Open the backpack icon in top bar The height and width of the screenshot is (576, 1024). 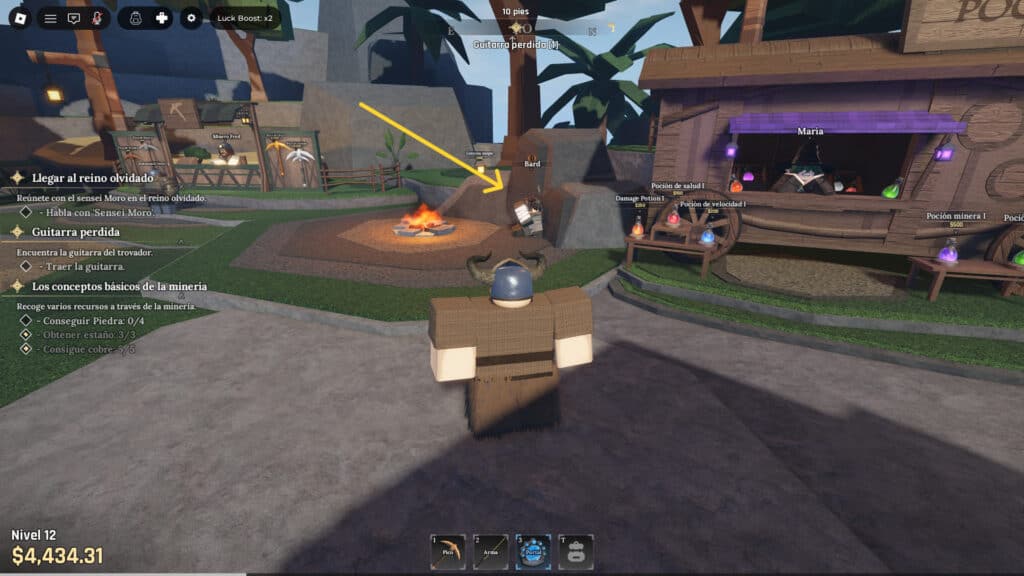(x=135, y=18)
